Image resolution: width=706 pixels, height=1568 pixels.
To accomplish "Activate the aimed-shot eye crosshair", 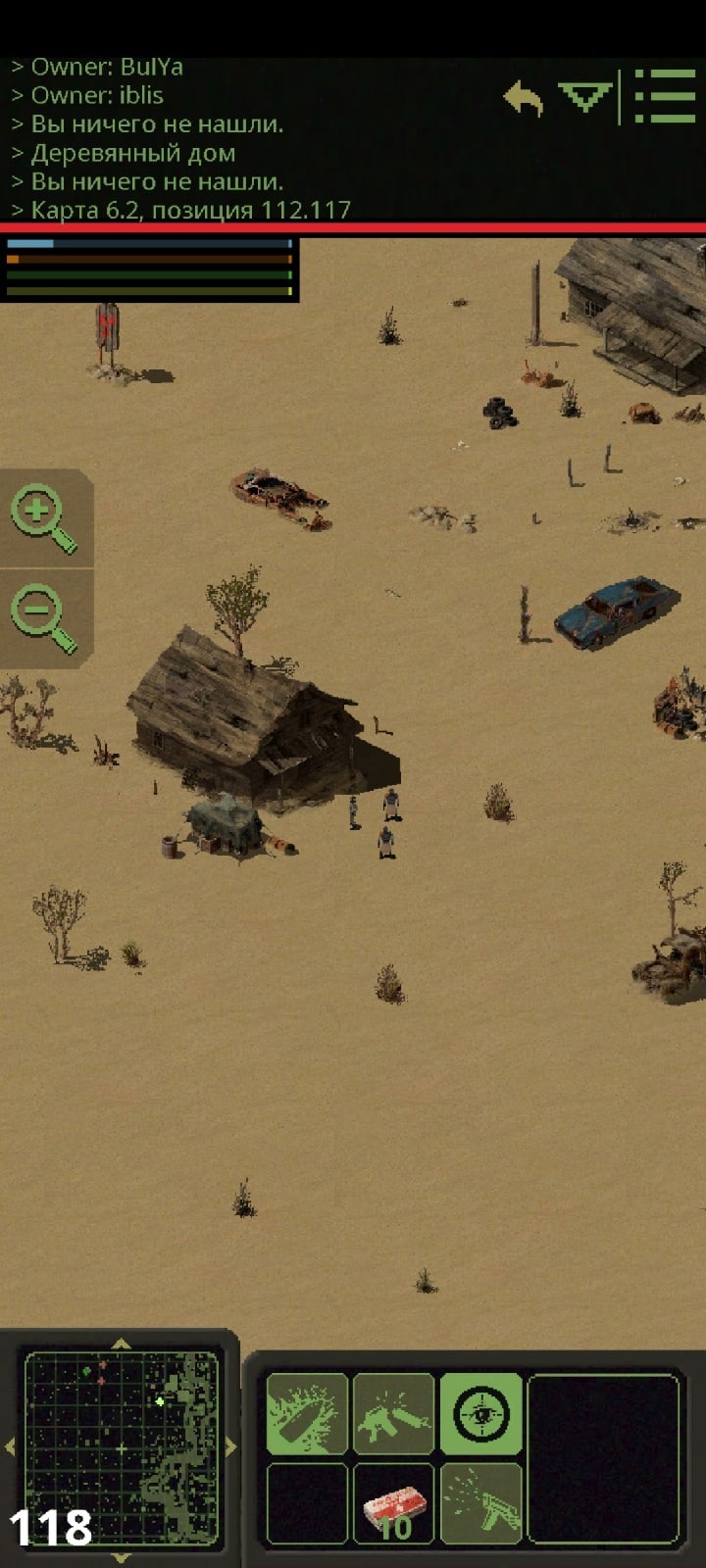I will [480, 1413].
